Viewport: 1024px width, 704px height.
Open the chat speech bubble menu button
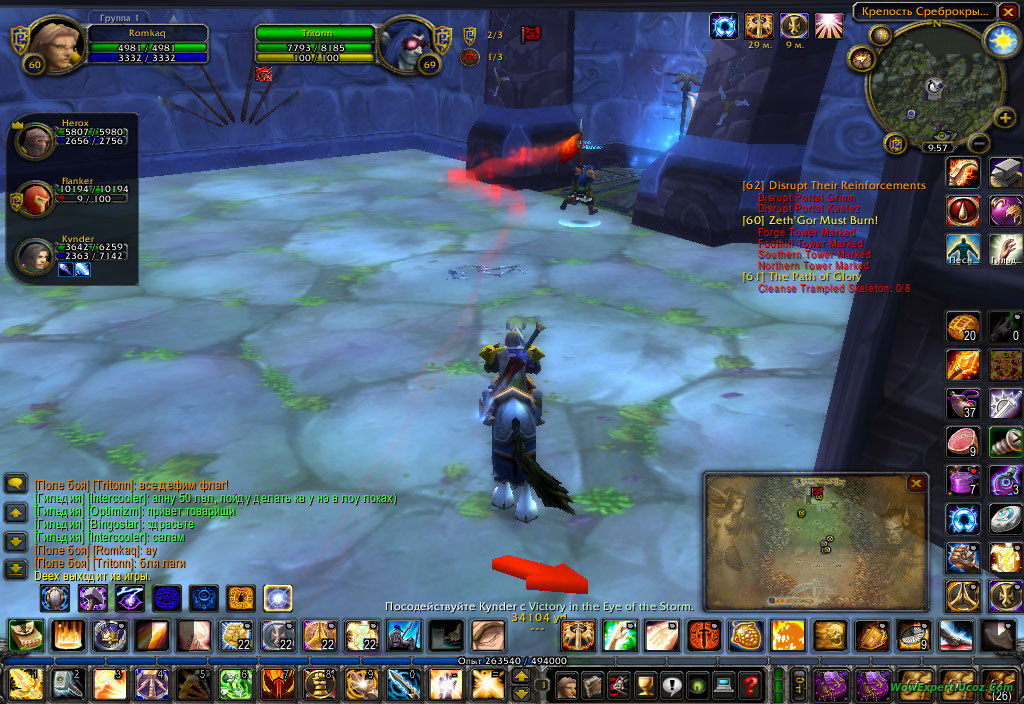tap(16, 483)
